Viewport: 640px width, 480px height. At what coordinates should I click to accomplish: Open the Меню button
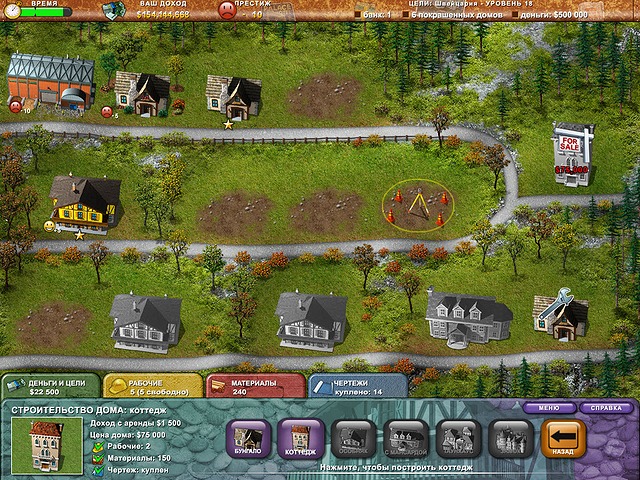(x=548, y=408)
